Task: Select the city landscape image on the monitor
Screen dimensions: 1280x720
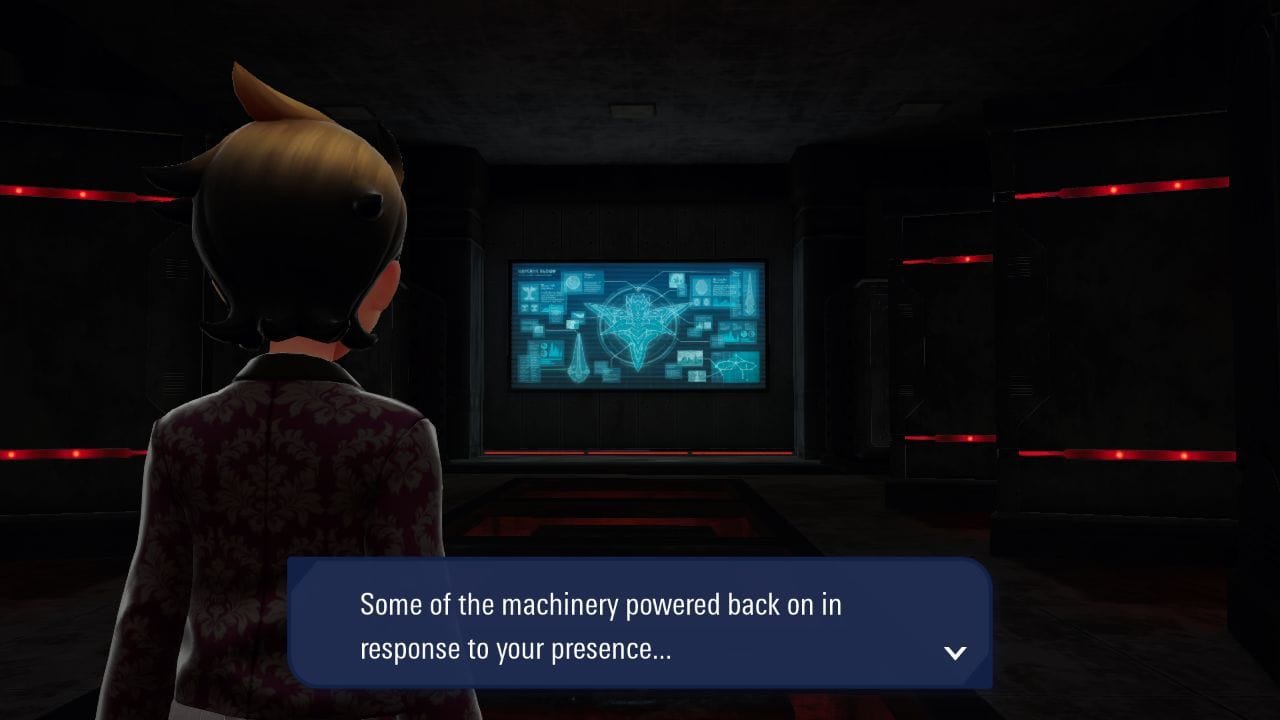Action: (689, 356)
